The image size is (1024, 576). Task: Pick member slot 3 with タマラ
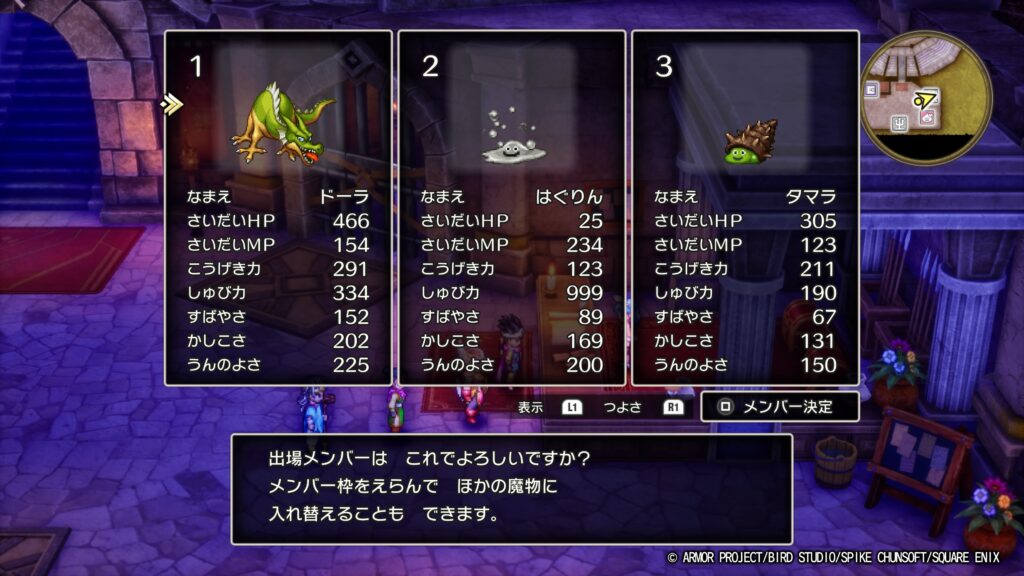[745, 207]
